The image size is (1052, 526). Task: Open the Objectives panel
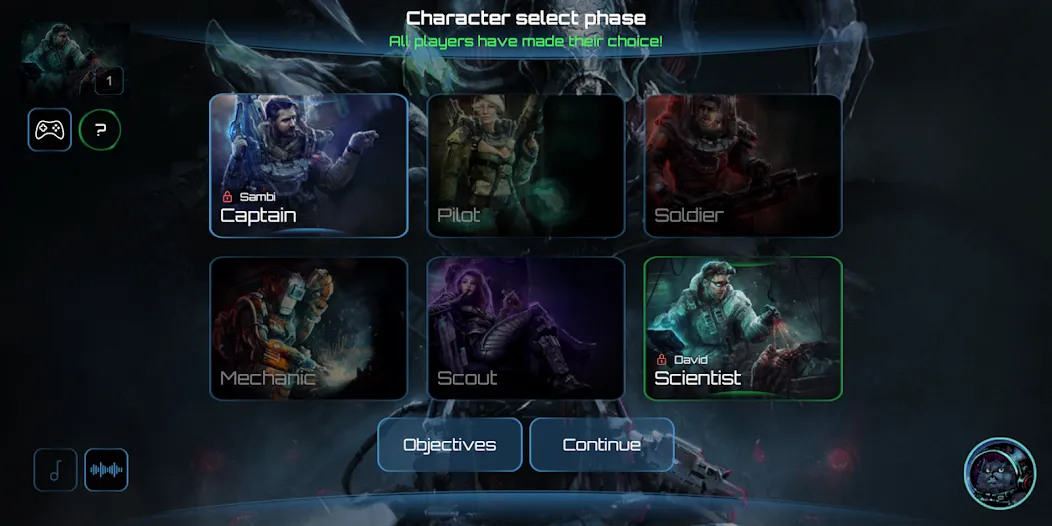point(450,445)
